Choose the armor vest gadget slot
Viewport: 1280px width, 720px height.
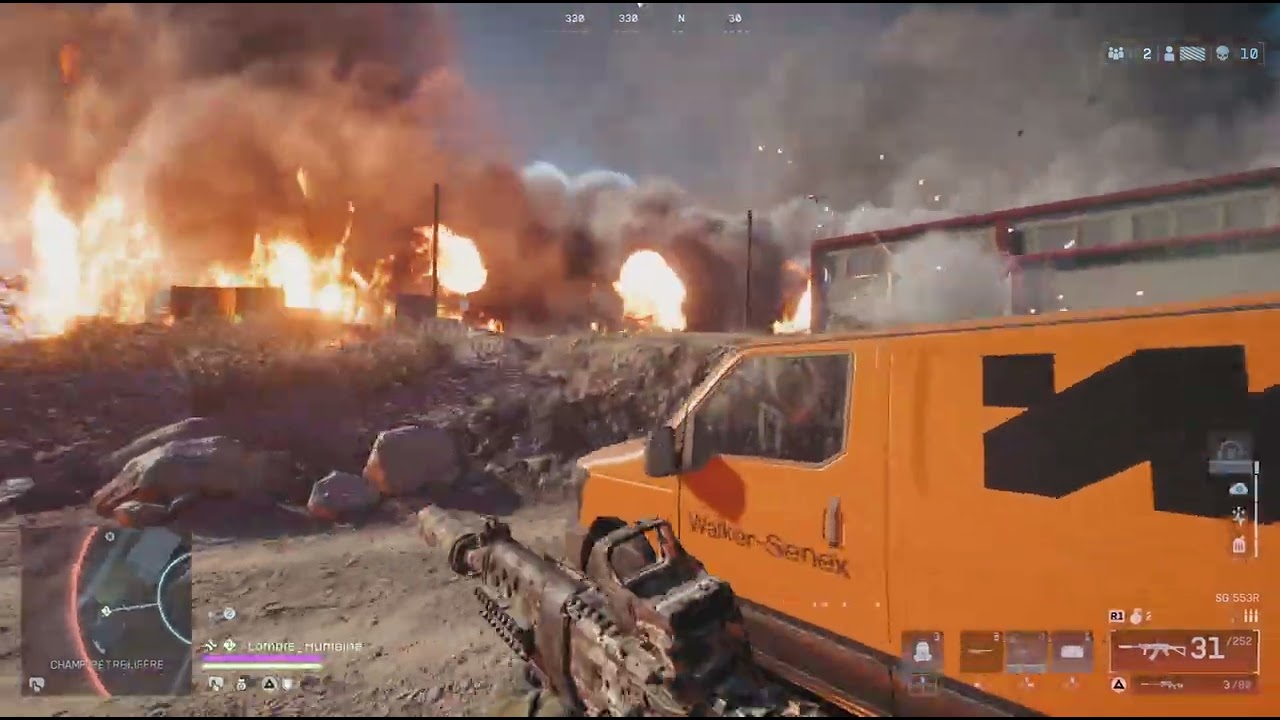922,652
